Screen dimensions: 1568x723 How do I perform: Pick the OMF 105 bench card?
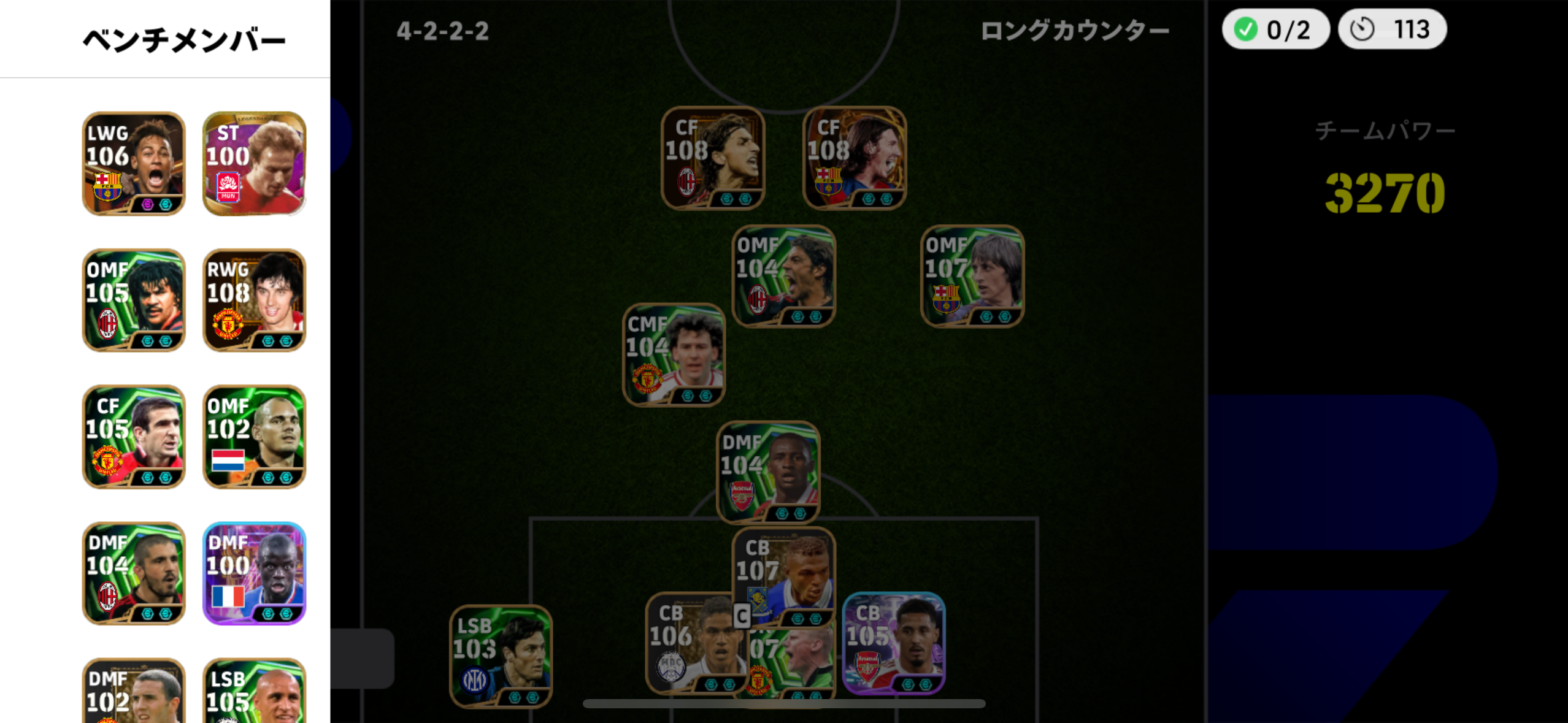[134, 300]
